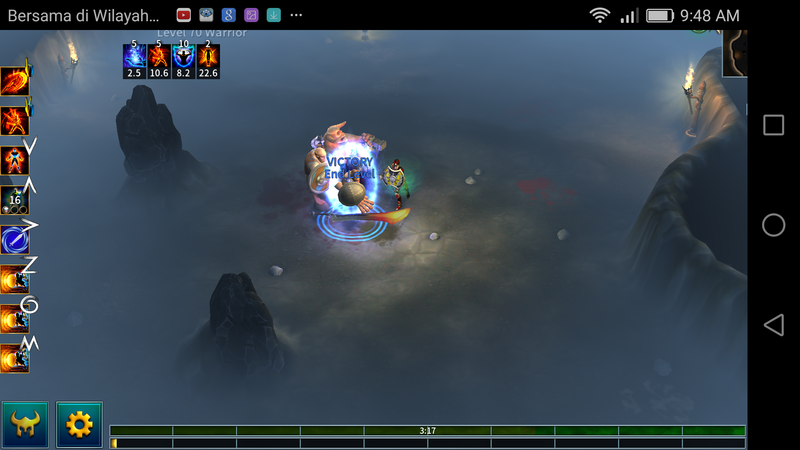This screenshot has width=800, height=450.
Task: Trigger the fire skill with Z gesture
Action: click(x=14, y=279)
